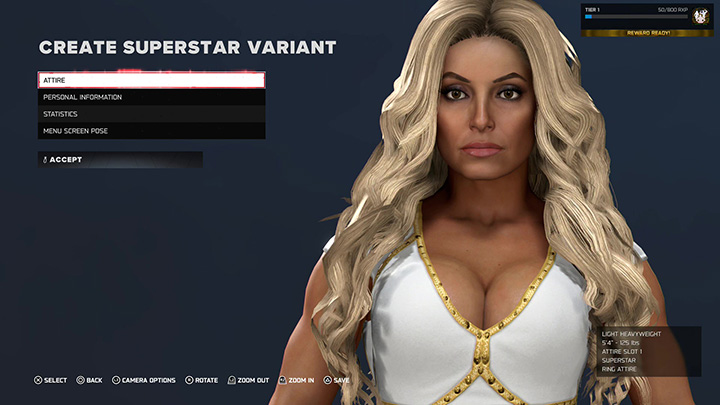This screenshot has width=720, height=405.
Task: Select Personal Information option
Action: click(151, 97)
